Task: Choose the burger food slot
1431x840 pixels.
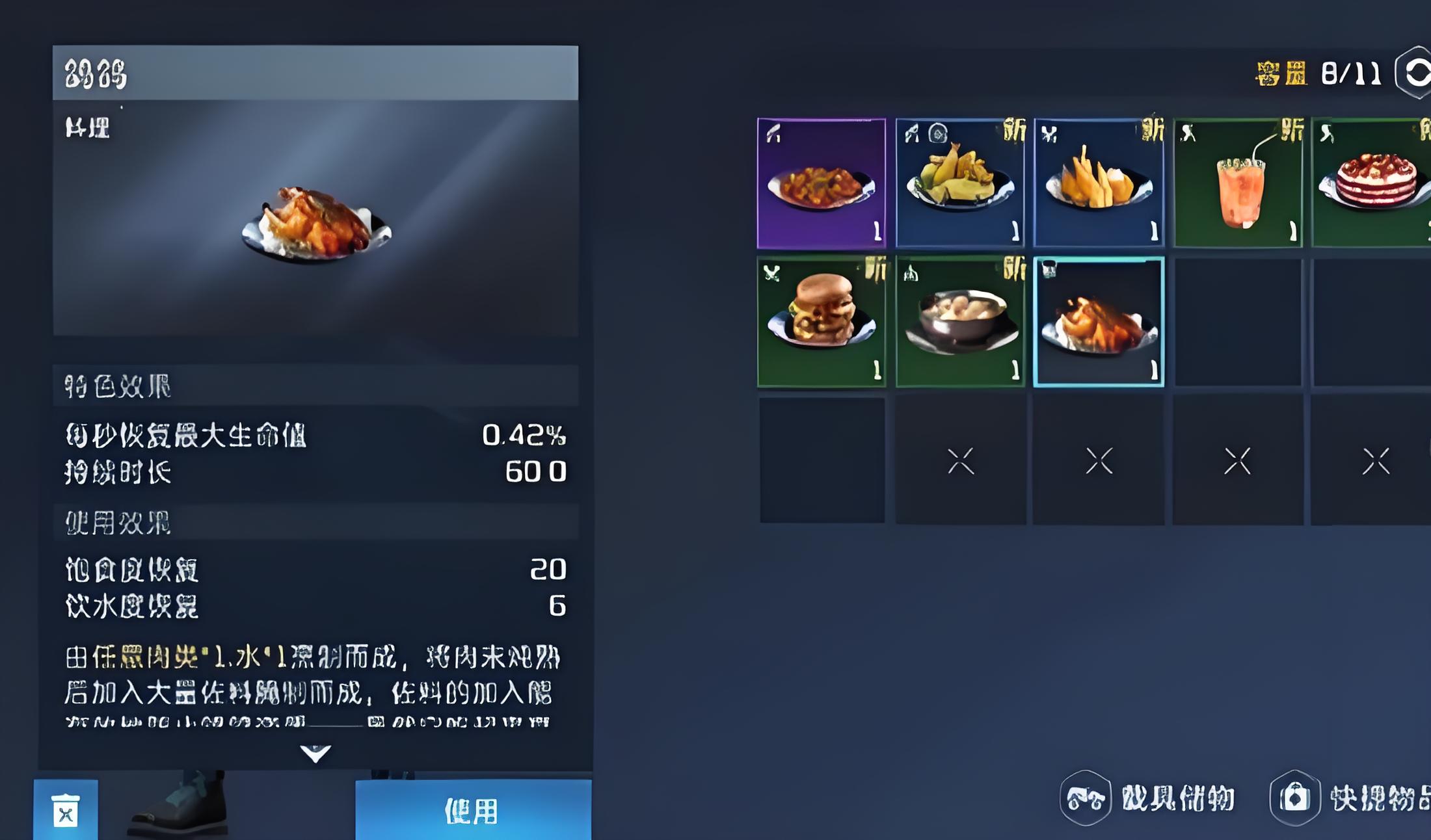Action: click(x=822, y=322)
